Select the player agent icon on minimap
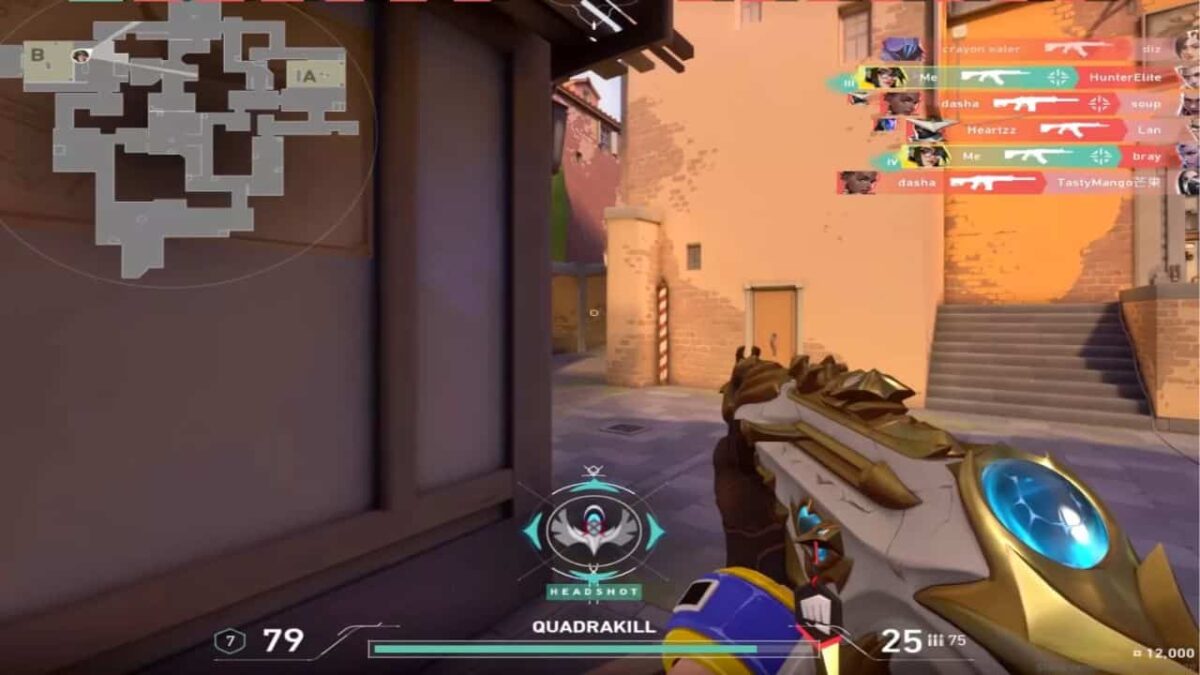This screenshot has height=675, width=1200. point(81,56)
